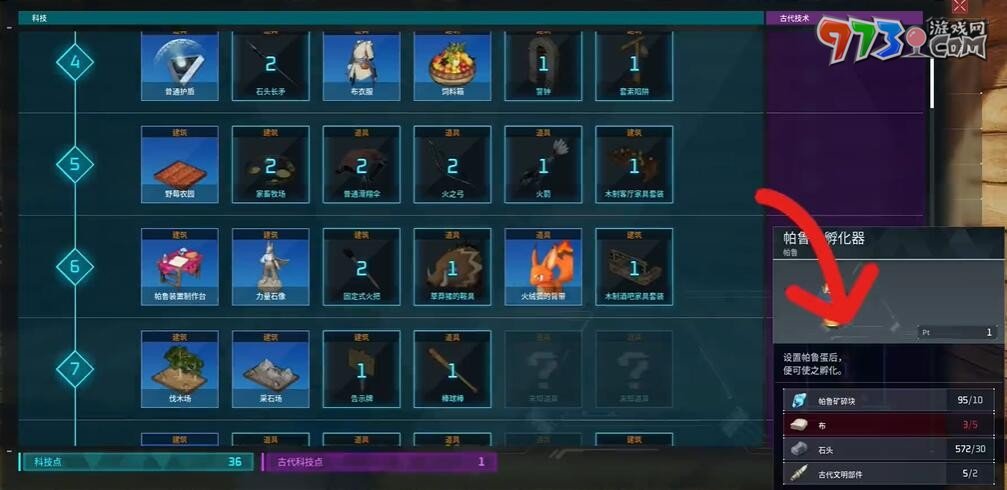Select the 力量石像 statue of power
The image size is (1007, 490).
(x=270, y=266)
